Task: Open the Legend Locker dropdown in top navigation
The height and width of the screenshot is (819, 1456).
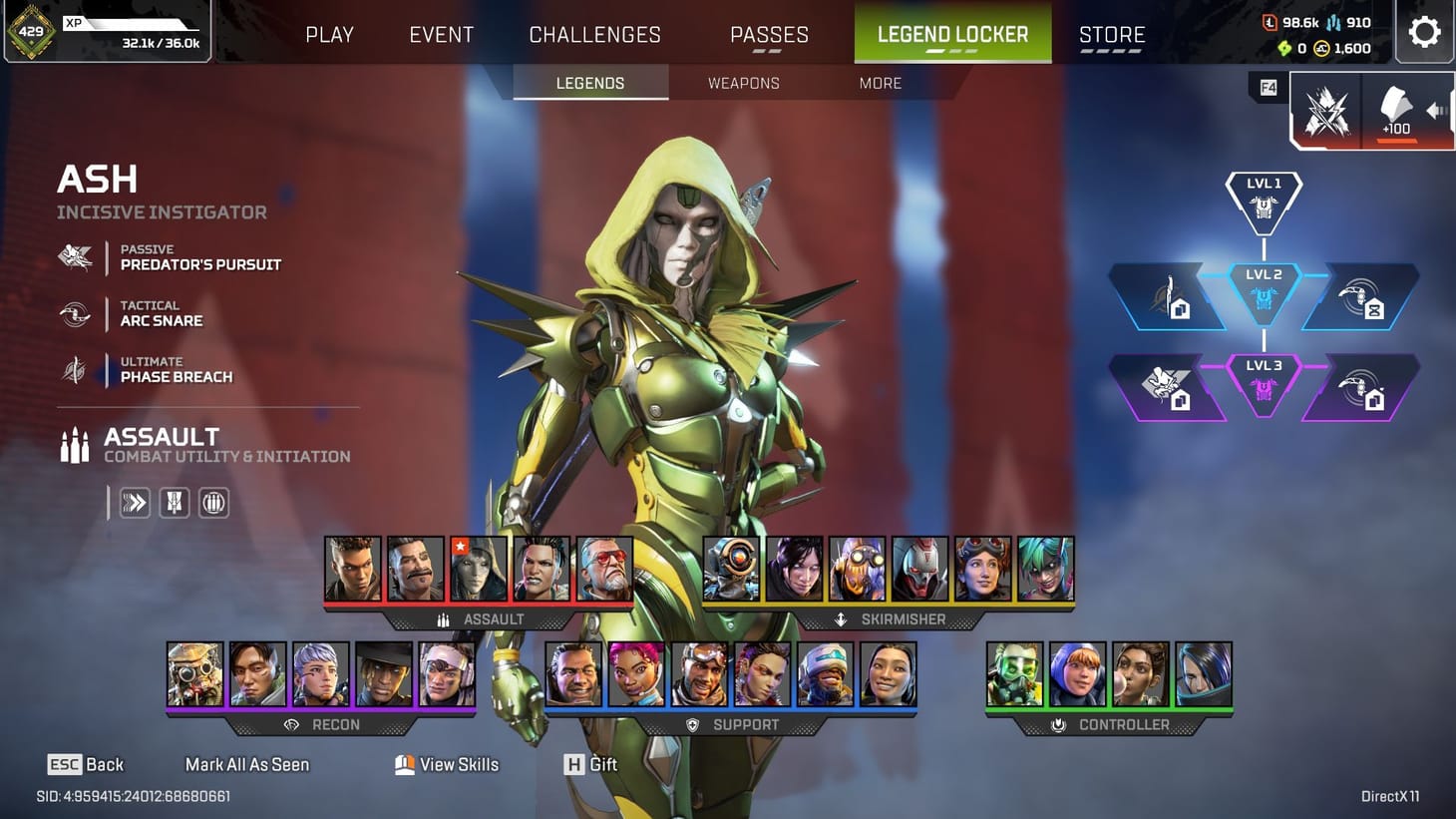Action: pyautogui.click(x=951, y=33)
